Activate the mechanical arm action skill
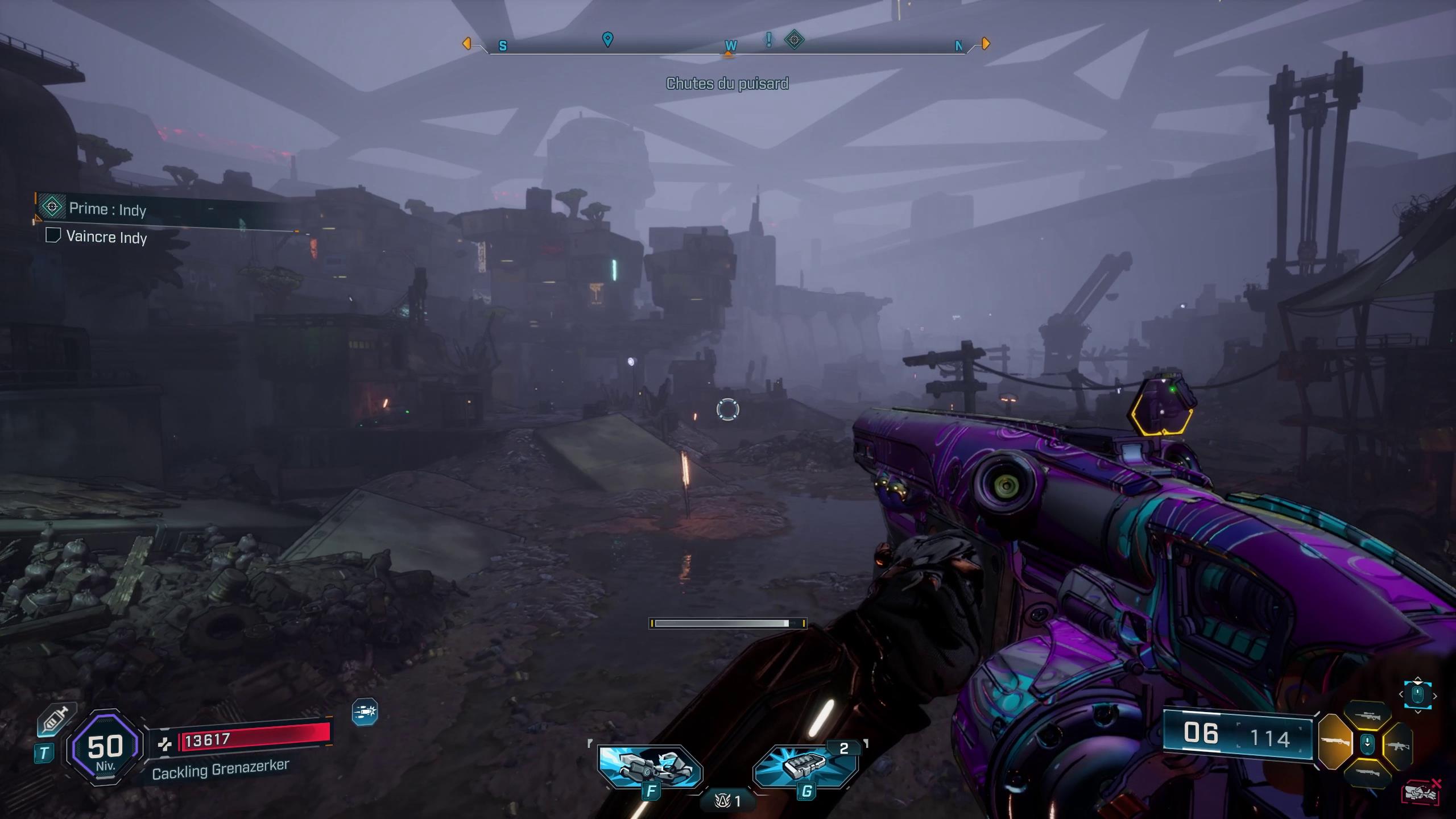 pos(650,766)
